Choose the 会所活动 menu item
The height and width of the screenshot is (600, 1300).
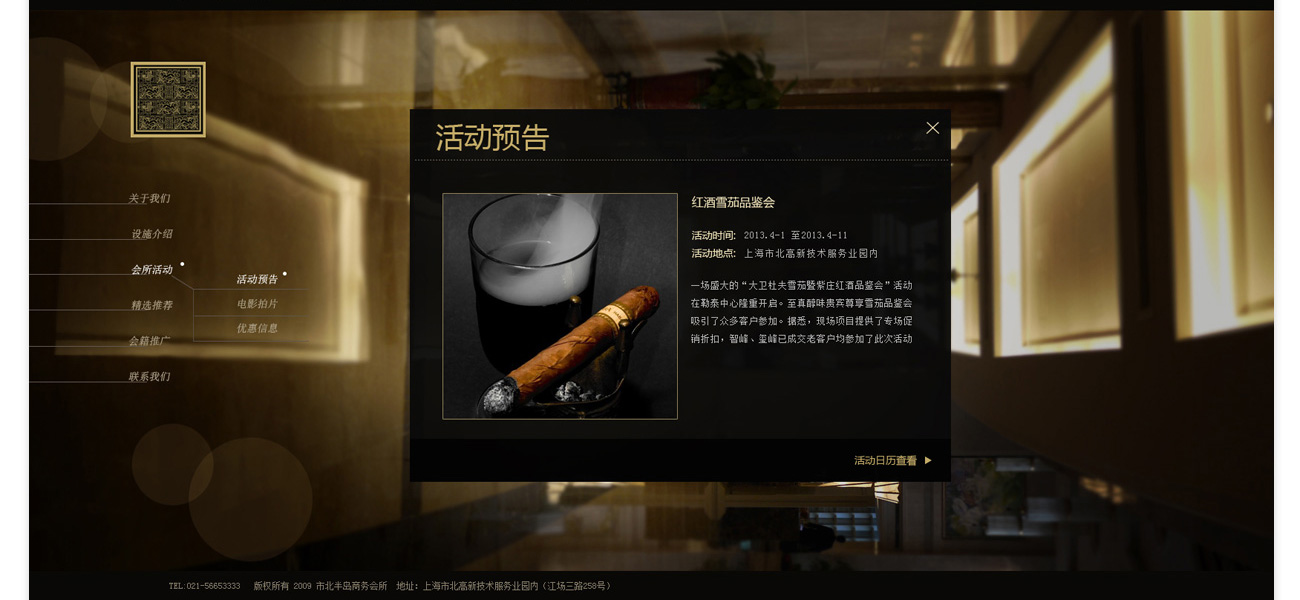pyautogui.click(x=152, y=270)
